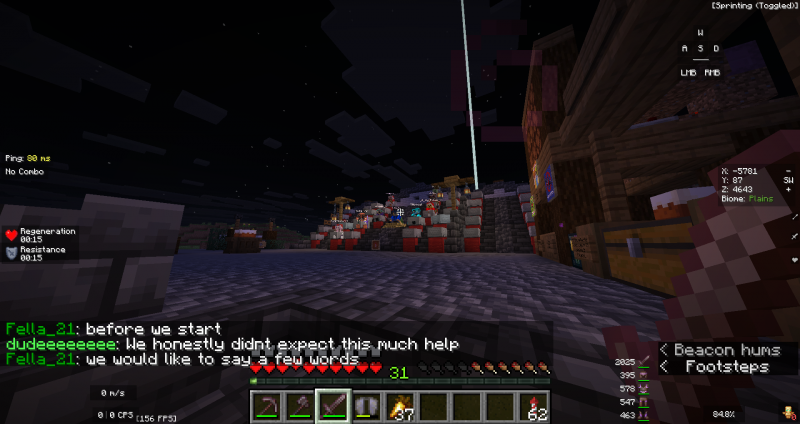Click dudeeeeeeee's chat message
Screen dimensions: 800x424
click(x=231, y=344)
